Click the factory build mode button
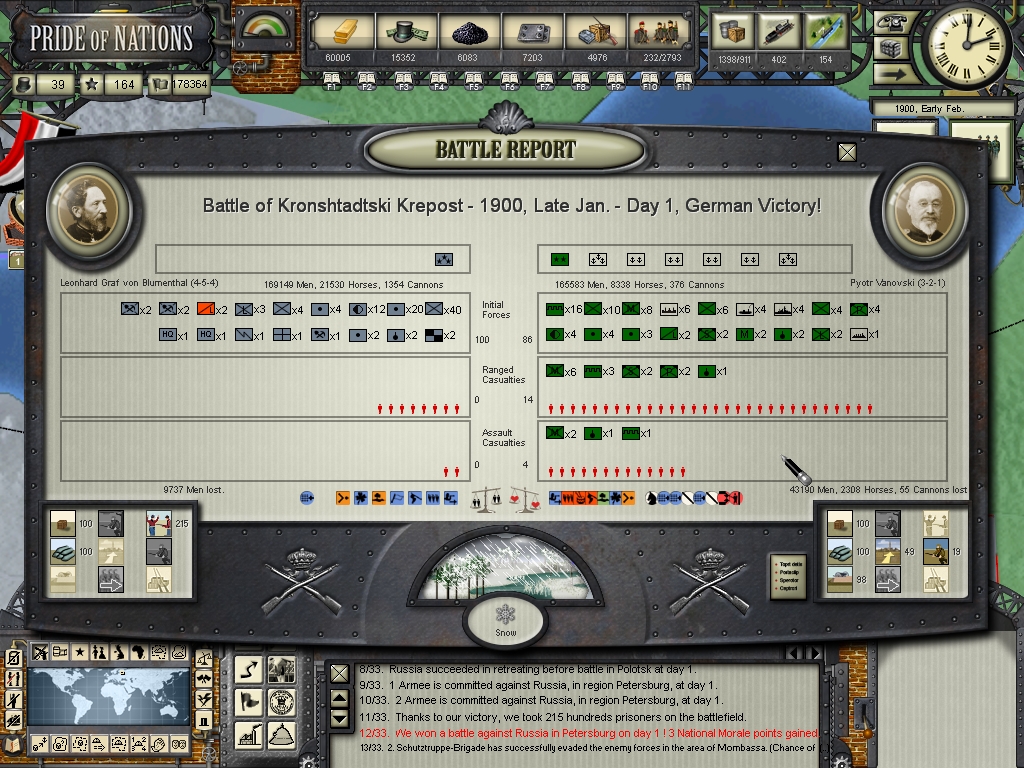This screenshot has width=1024, height=768. [x=250, y=735]
